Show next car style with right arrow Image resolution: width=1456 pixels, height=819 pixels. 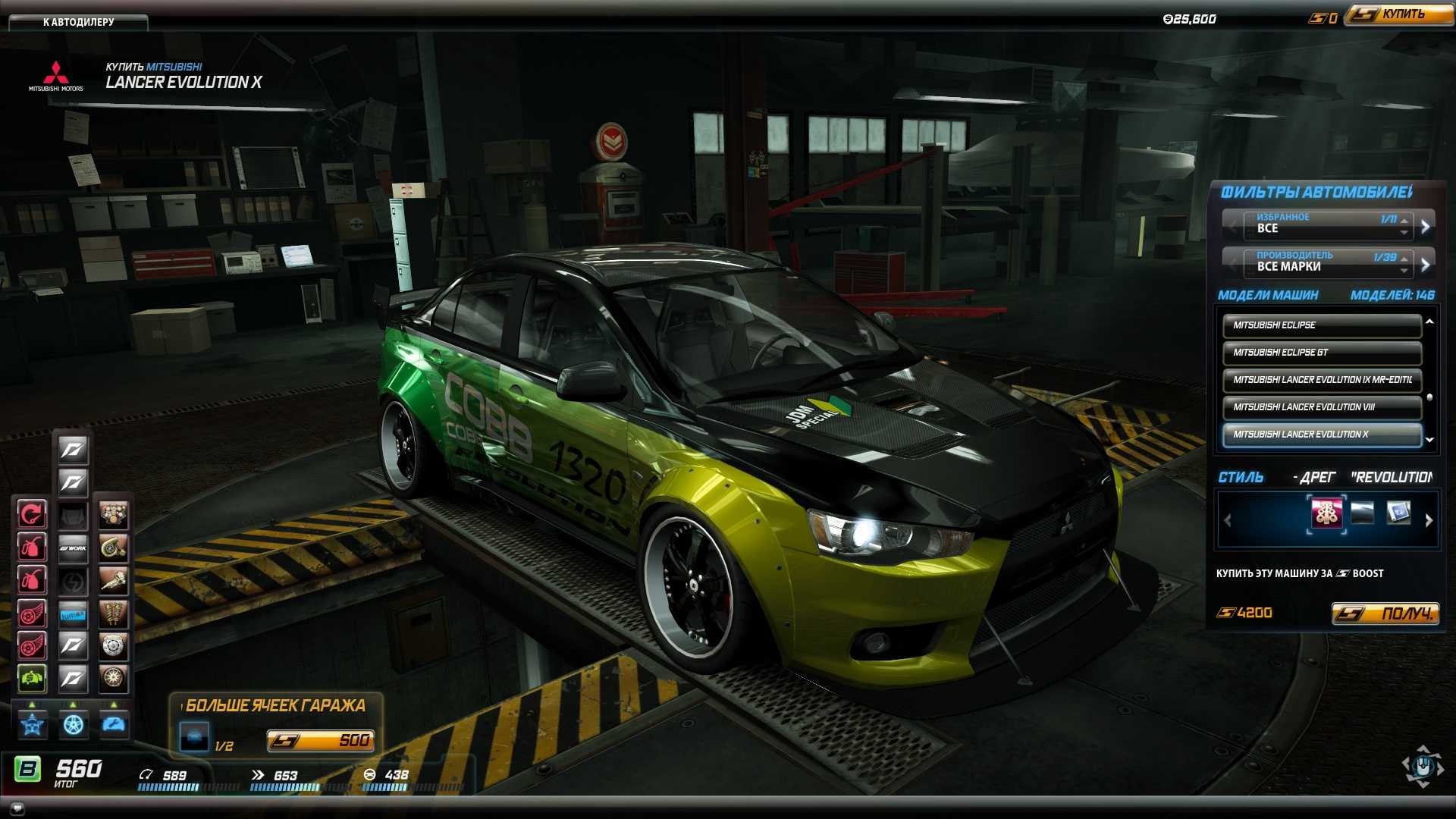point(1429,520)
